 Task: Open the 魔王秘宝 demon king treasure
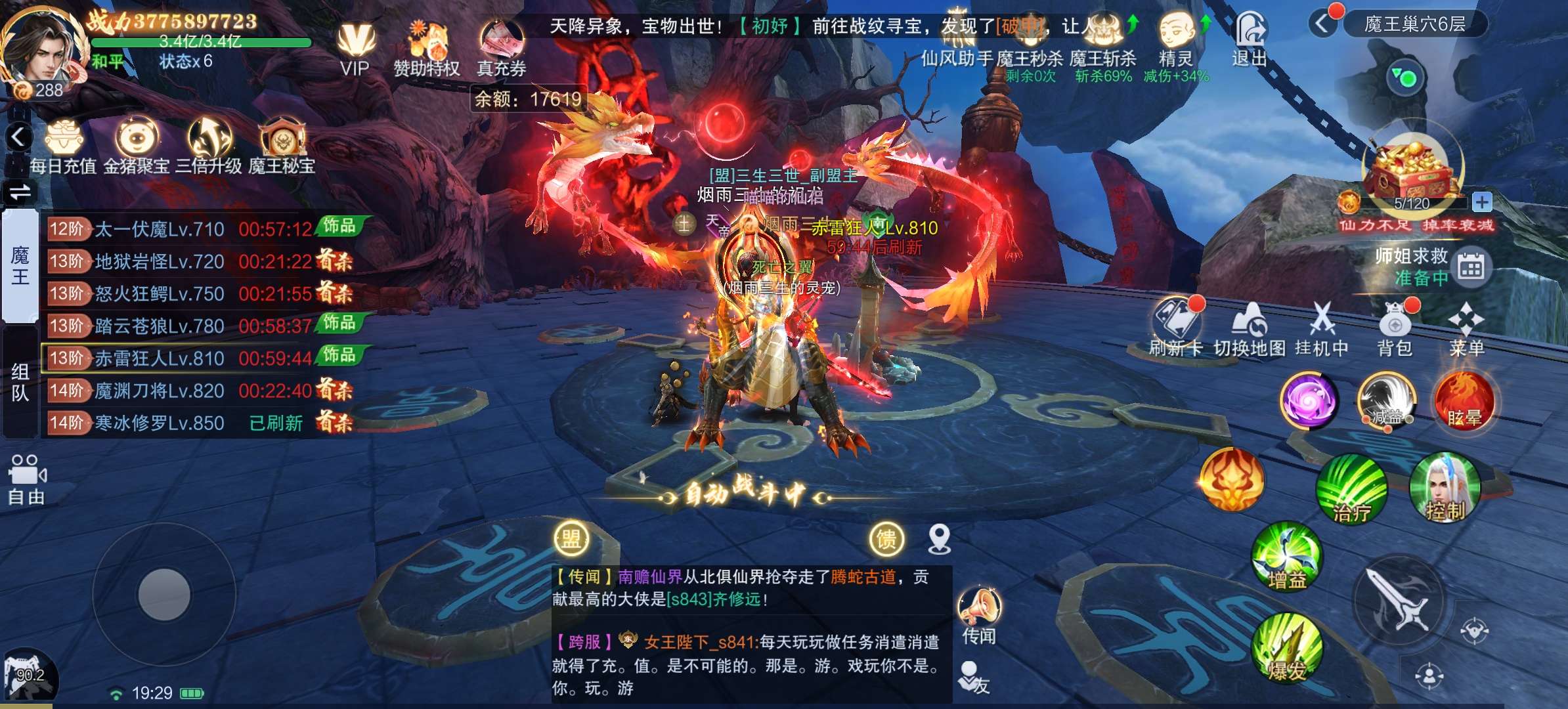click(282, 146)
